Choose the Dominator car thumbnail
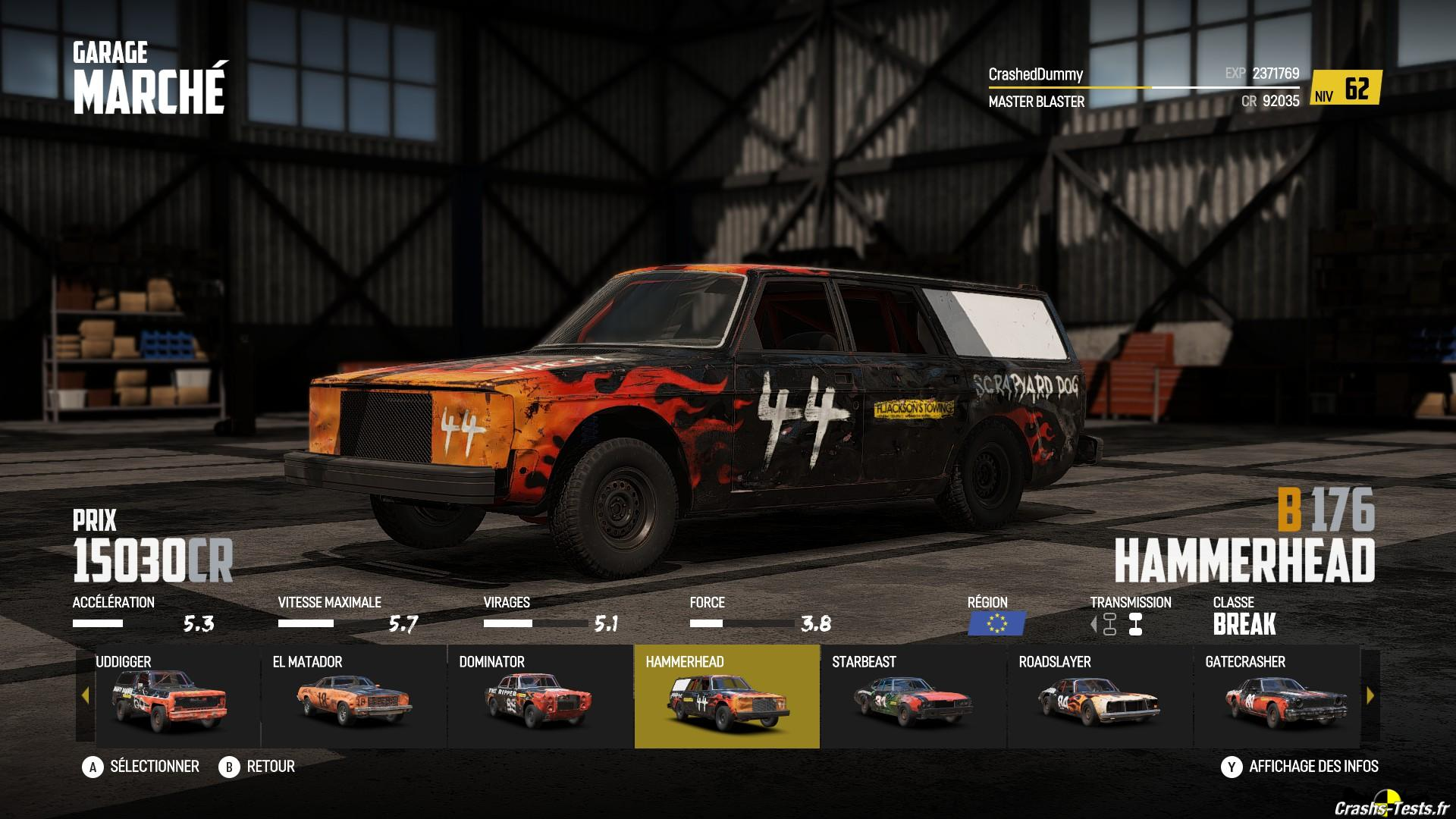This screenshot has width=1456, height=819. [540, 696]
